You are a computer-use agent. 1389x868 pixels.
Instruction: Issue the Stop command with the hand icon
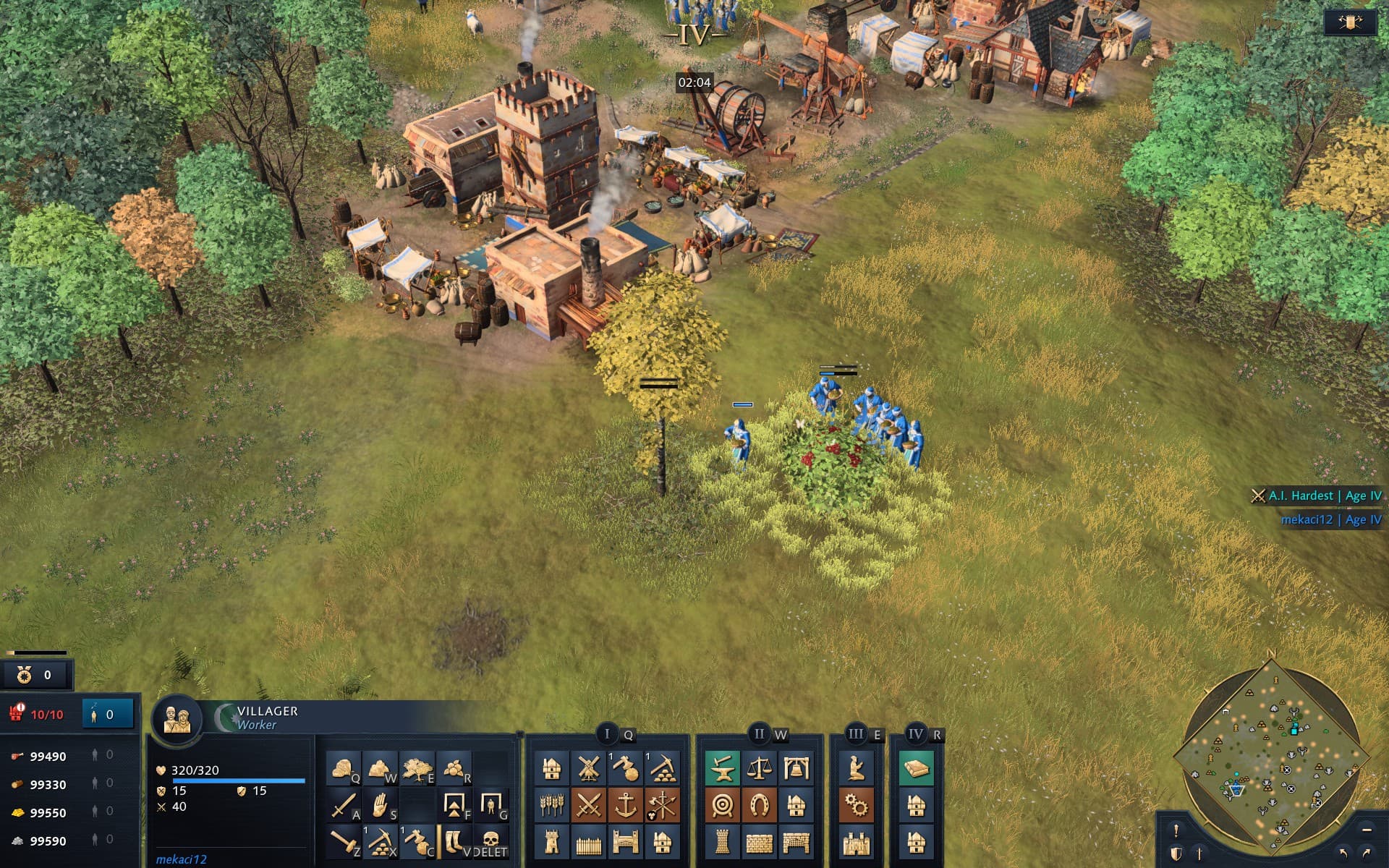point(381,805)
